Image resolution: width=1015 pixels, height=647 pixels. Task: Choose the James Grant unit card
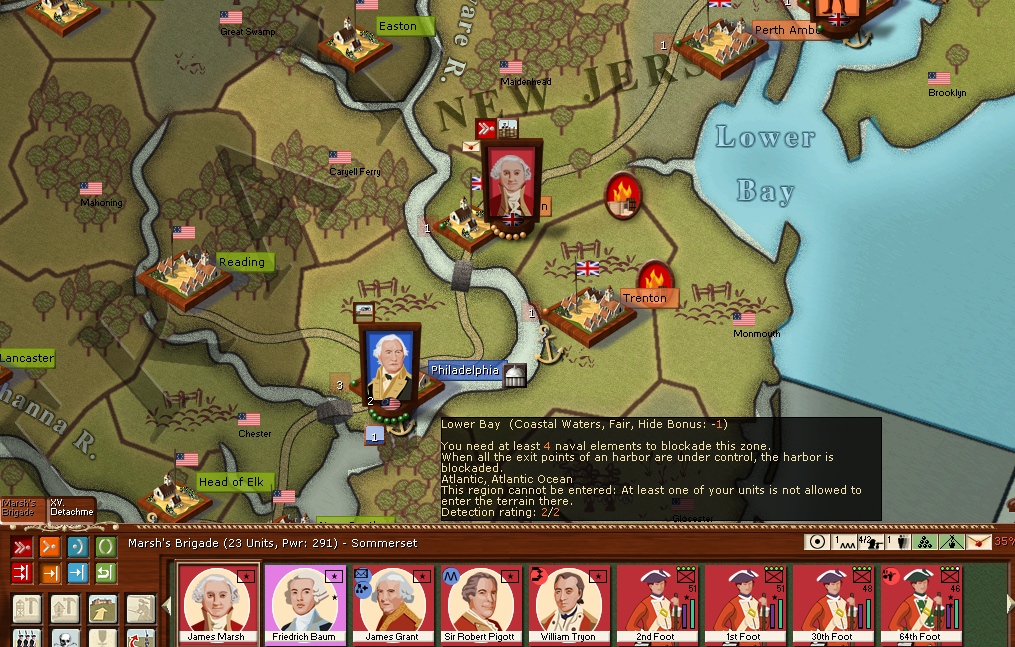393,604
